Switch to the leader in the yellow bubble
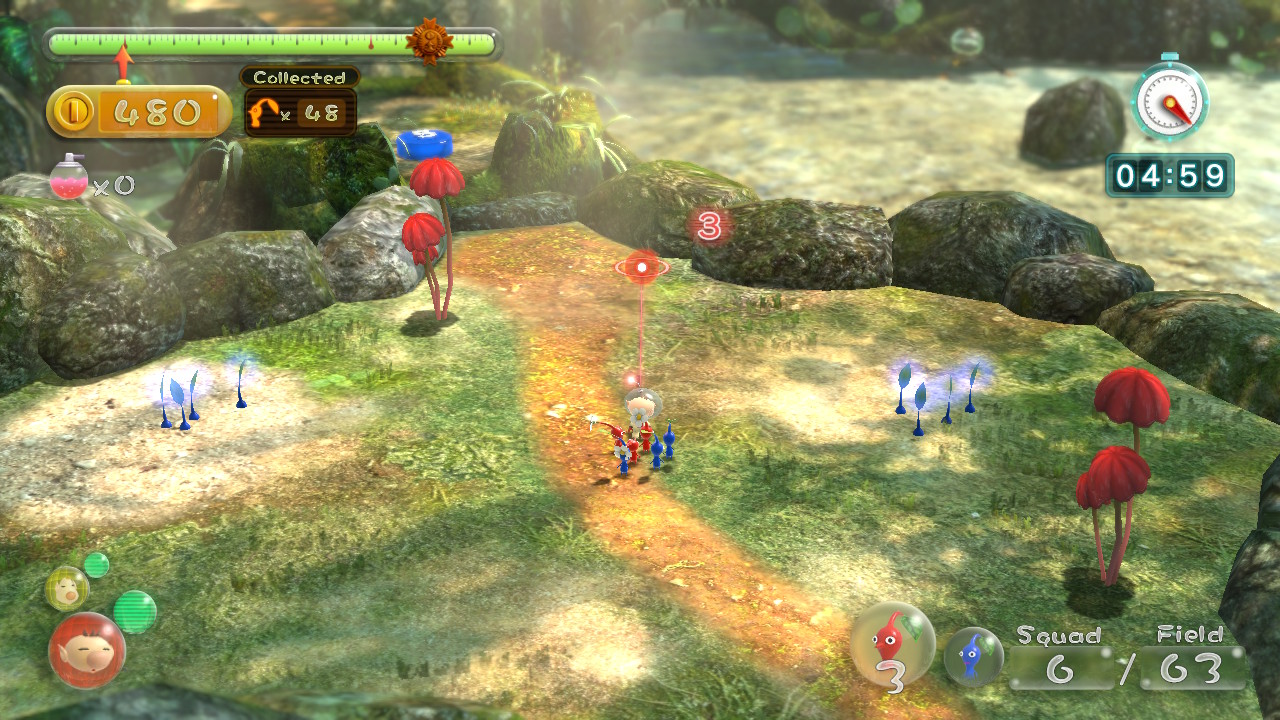Screen dimensions: 1280x720 point(67,587)
